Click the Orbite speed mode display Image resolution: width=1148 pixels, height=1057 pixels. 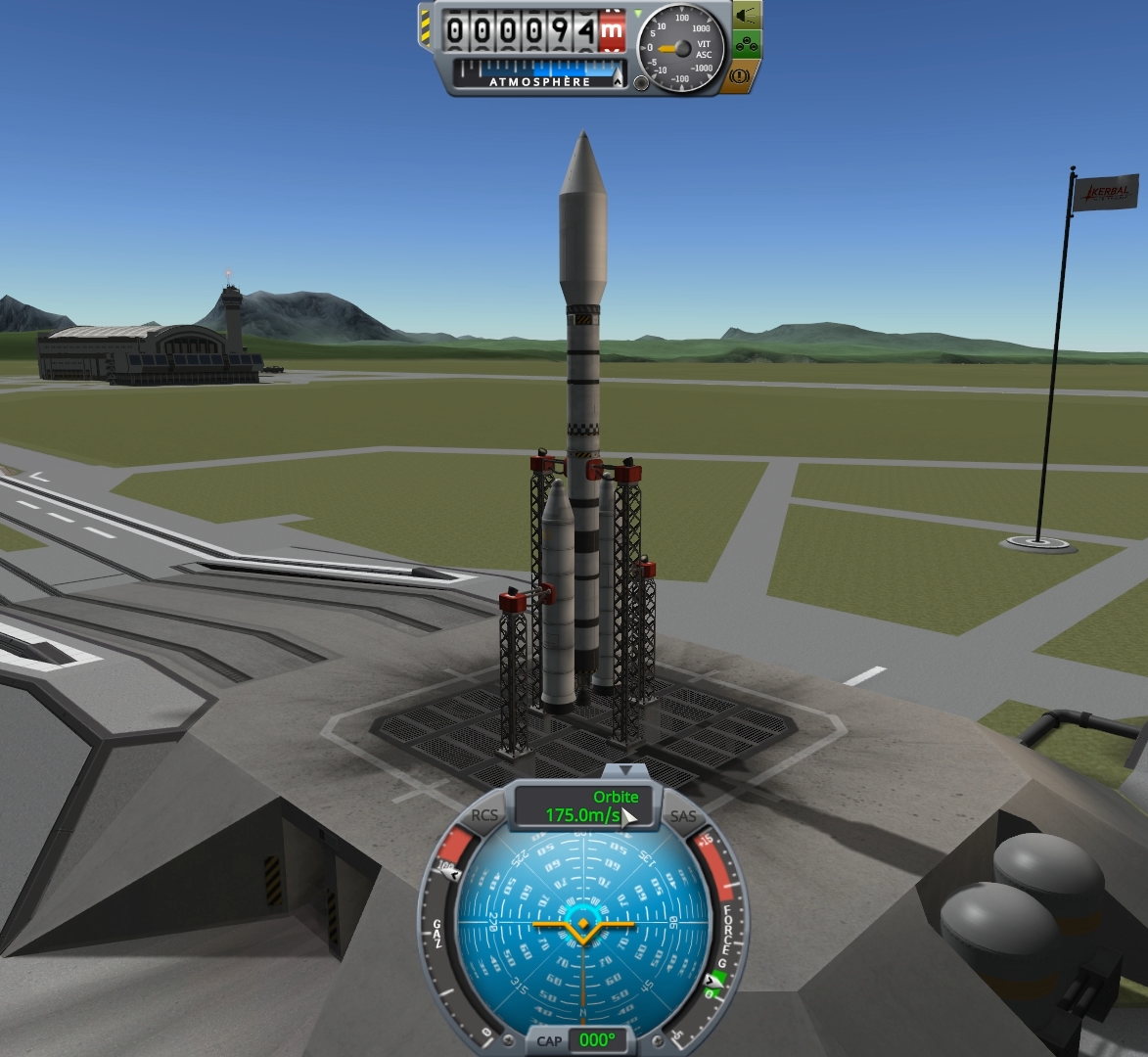[x=583, y=806]
